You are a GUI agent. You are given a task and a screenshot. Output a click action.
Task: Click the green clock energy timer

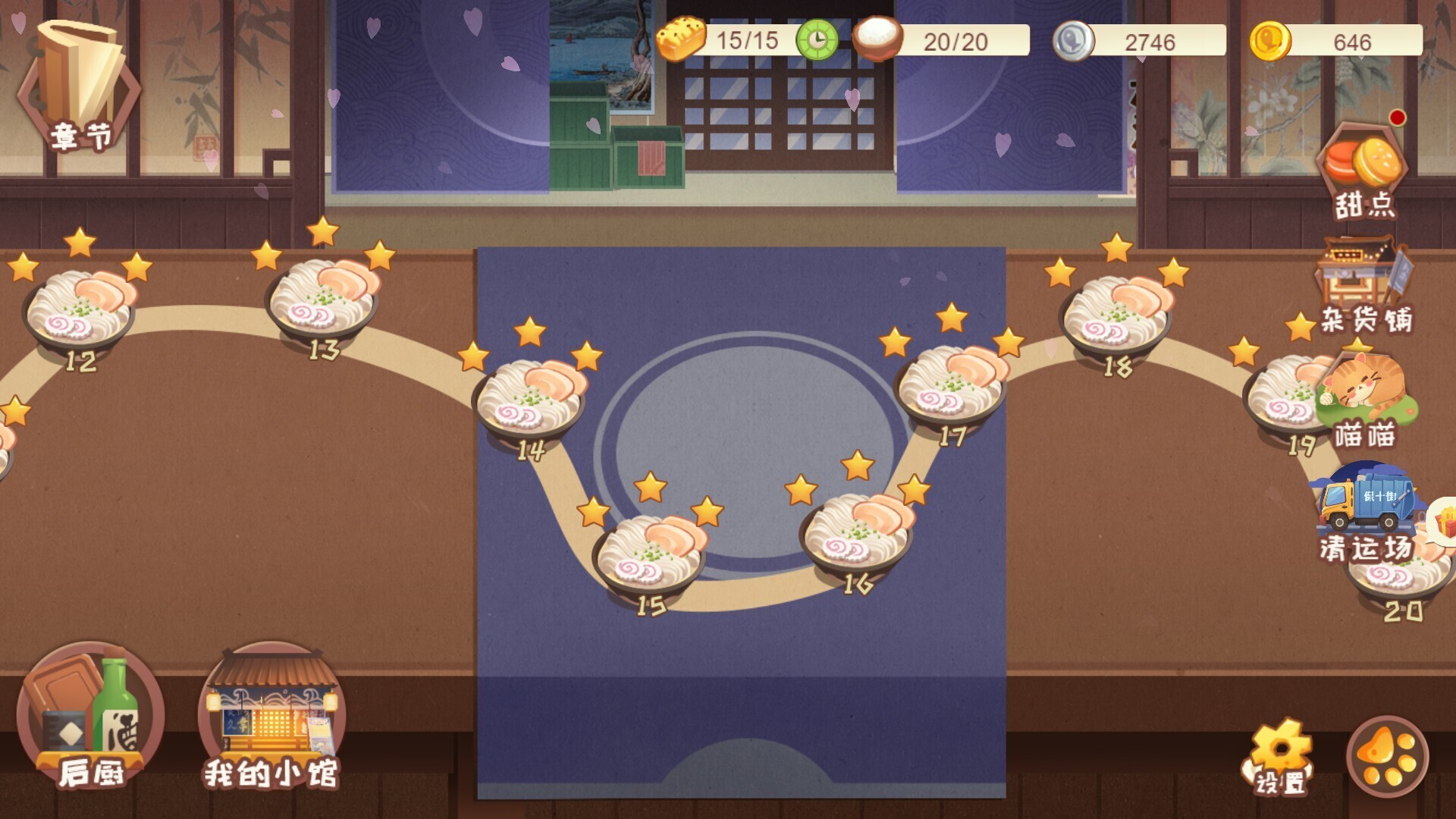tap(817, 40)
